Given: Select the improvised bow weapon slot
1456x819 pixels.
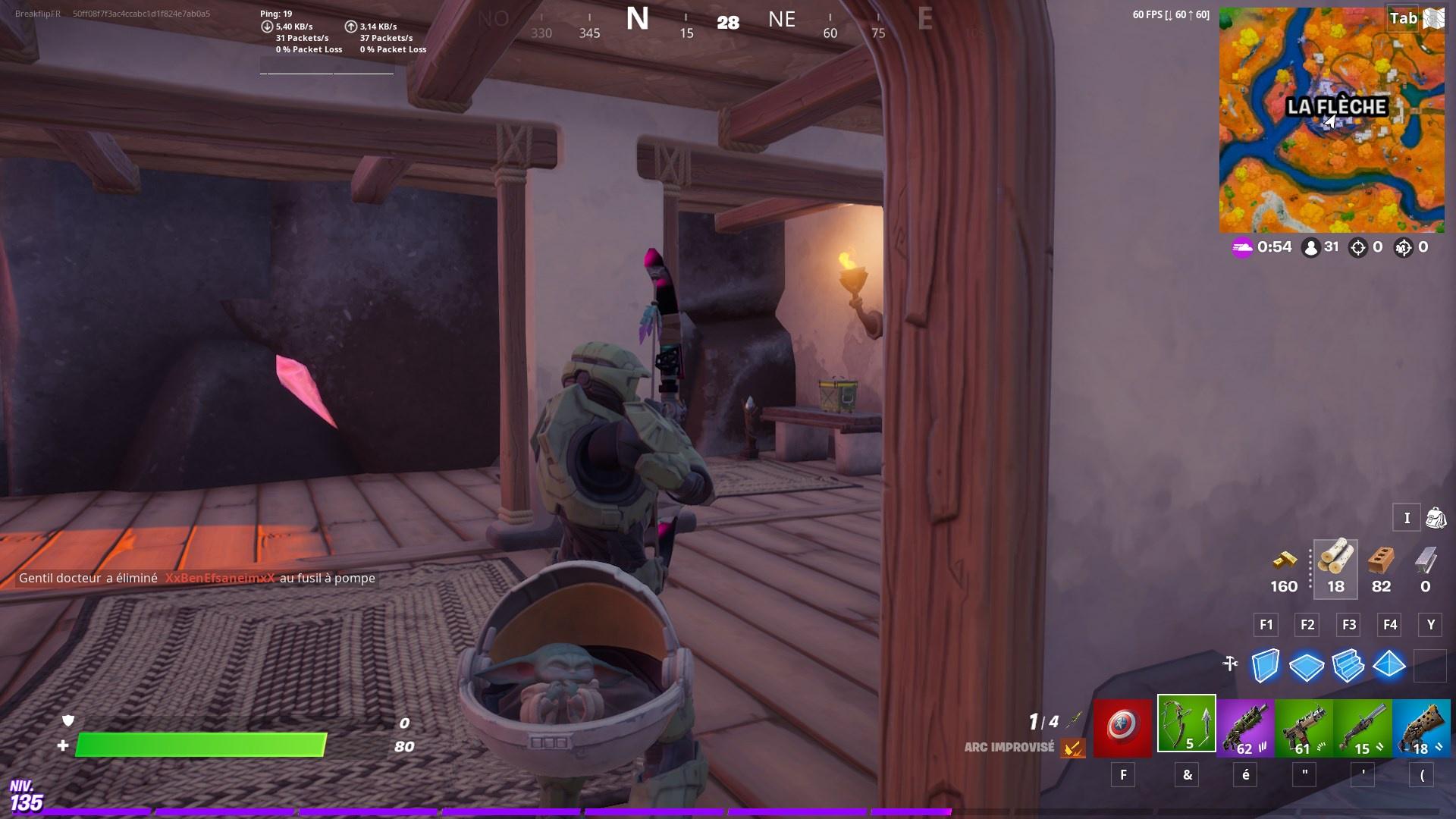Looking at the screenshot, I should pos(1187,726).
